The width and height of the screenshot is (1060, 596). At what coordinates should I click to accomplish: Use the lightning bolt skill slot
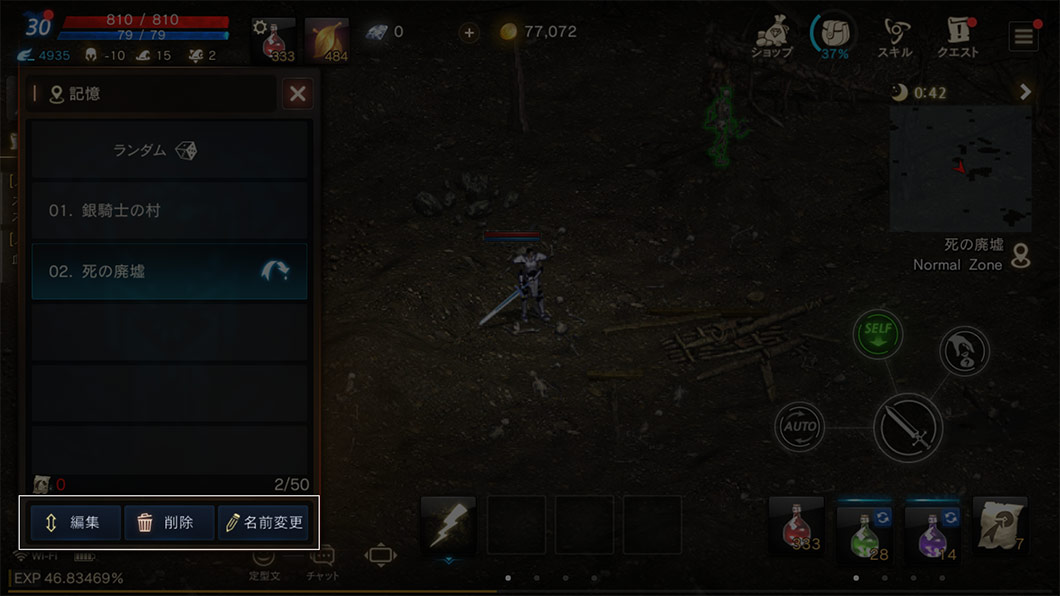pyautogui.click(x=447, y=525)
